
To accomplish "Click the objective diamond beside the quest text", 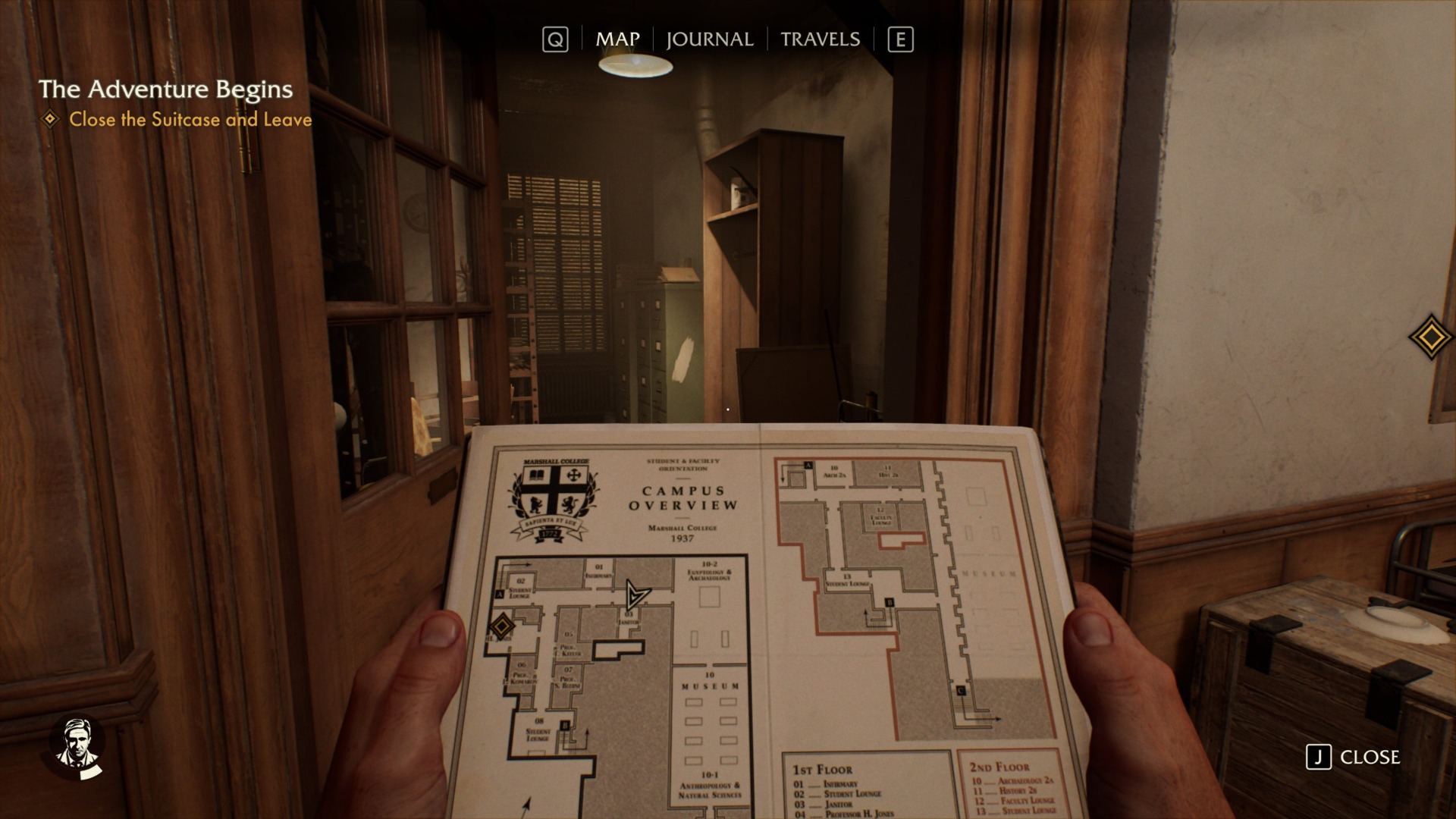I will [50, 119].
